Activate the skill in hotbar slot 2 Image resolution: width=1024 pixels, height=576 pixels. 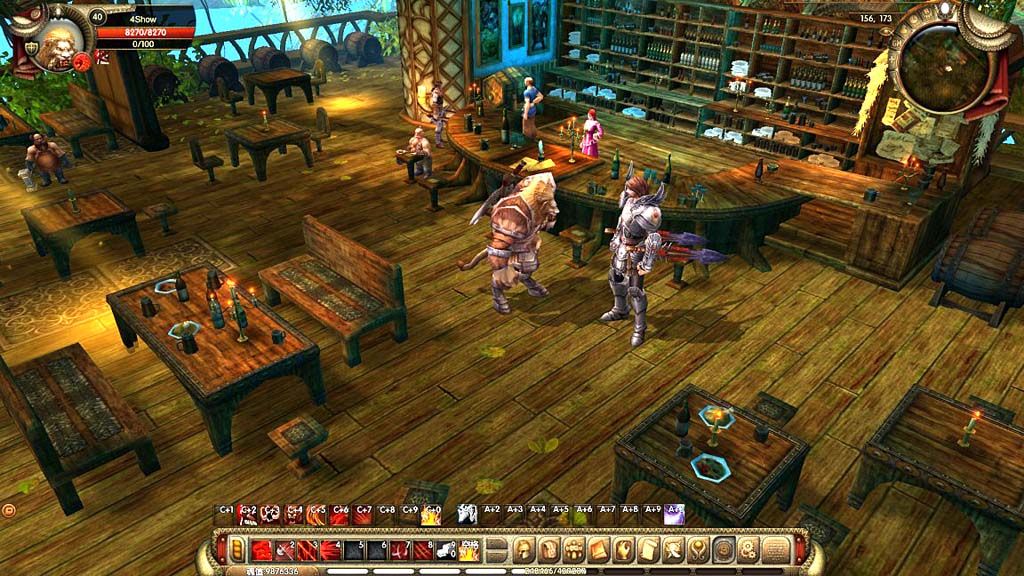click(284, 549)
